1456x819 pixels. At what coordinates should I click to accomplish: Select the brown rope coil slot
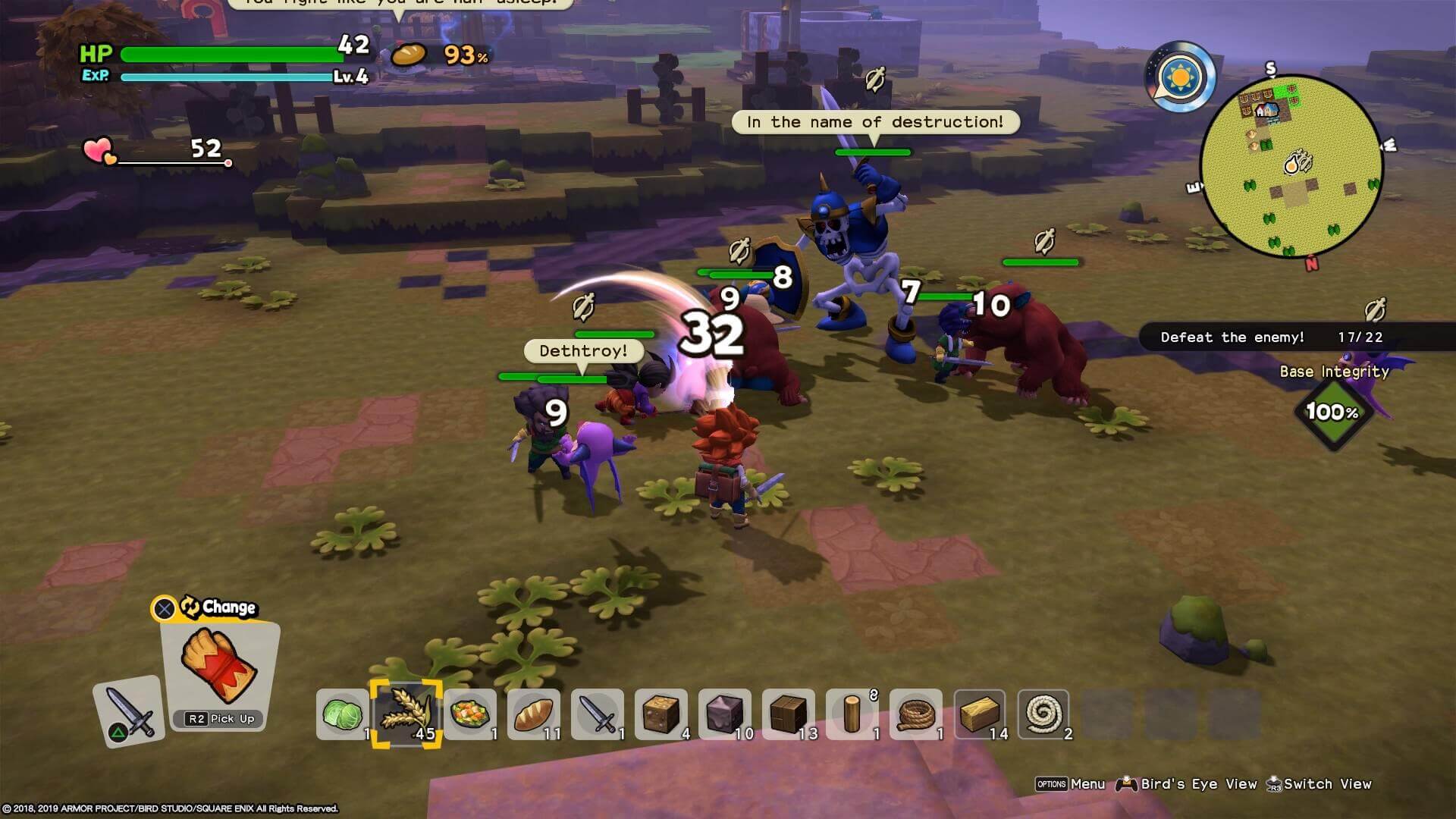pyautogui.click(x=916, y=714)
